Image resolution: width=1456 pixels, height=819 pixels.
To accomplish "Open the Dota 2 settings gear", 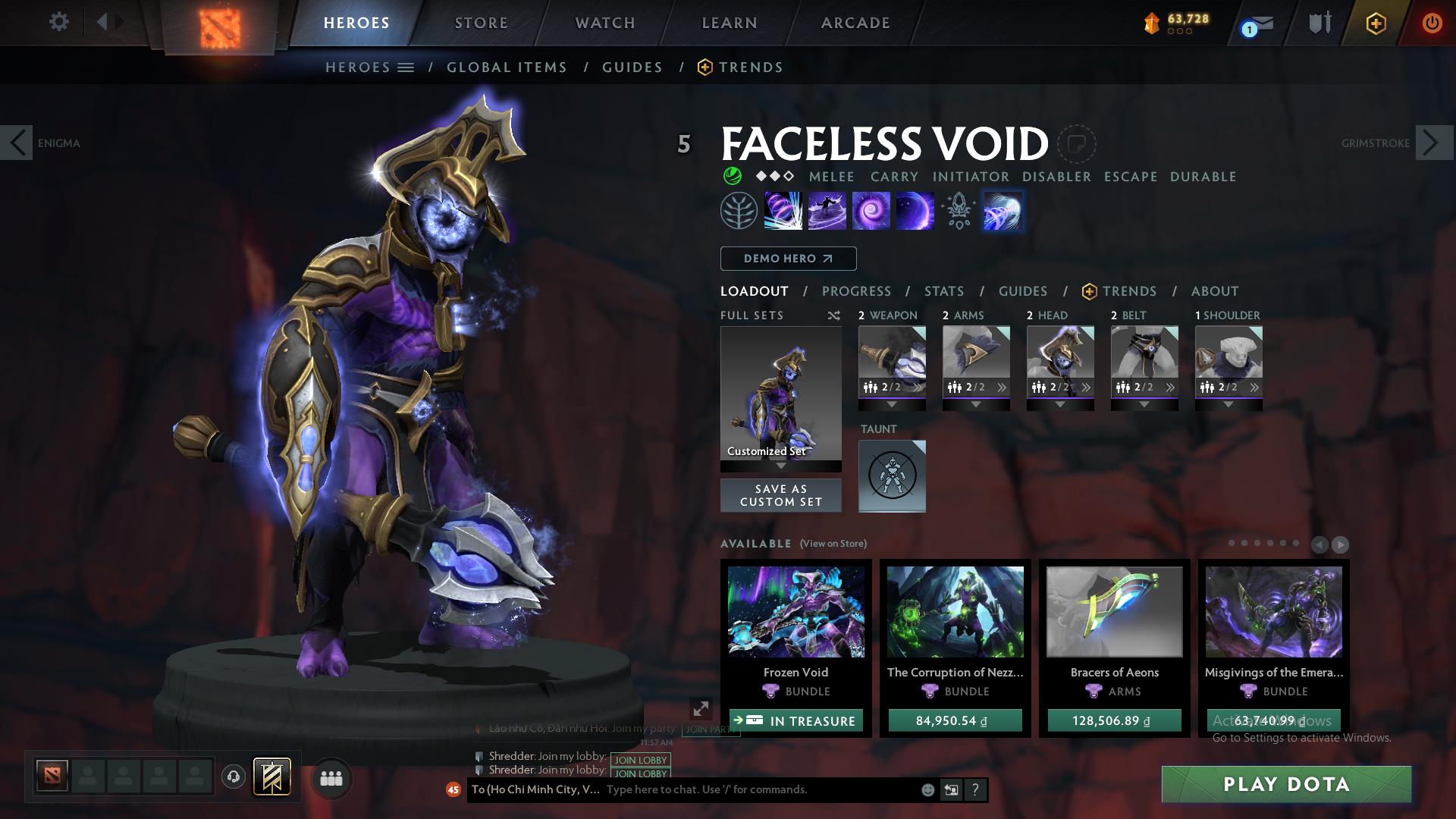I will click(59, 22).
